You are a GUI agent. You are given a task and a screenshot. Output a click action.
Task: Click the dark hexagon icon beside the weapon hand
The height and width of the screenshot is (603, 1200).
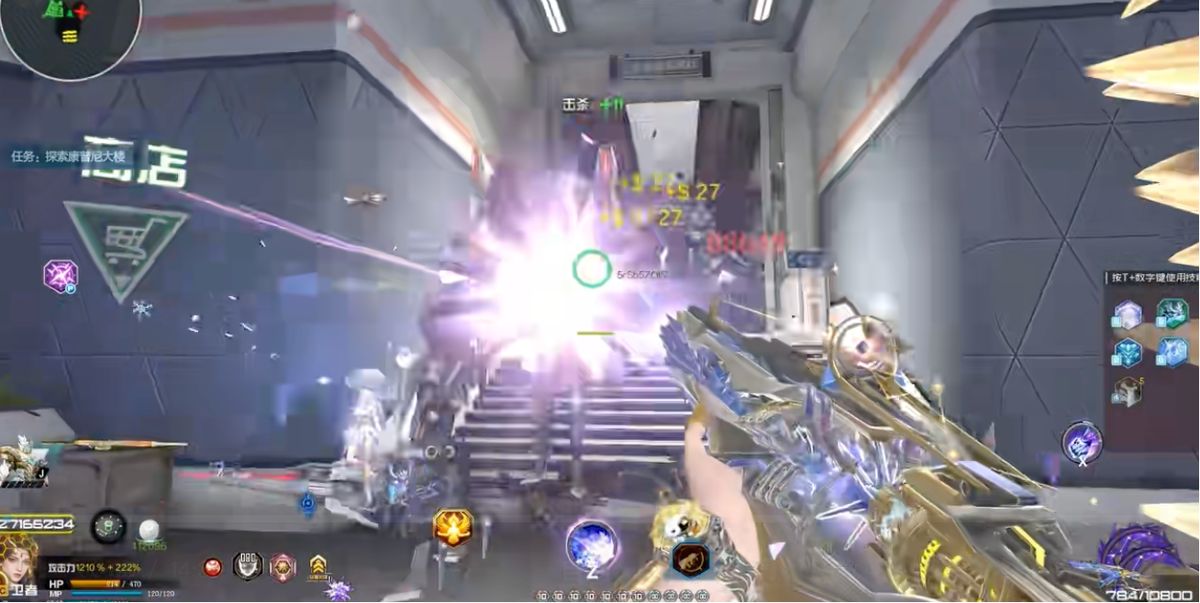click(690, 559)
